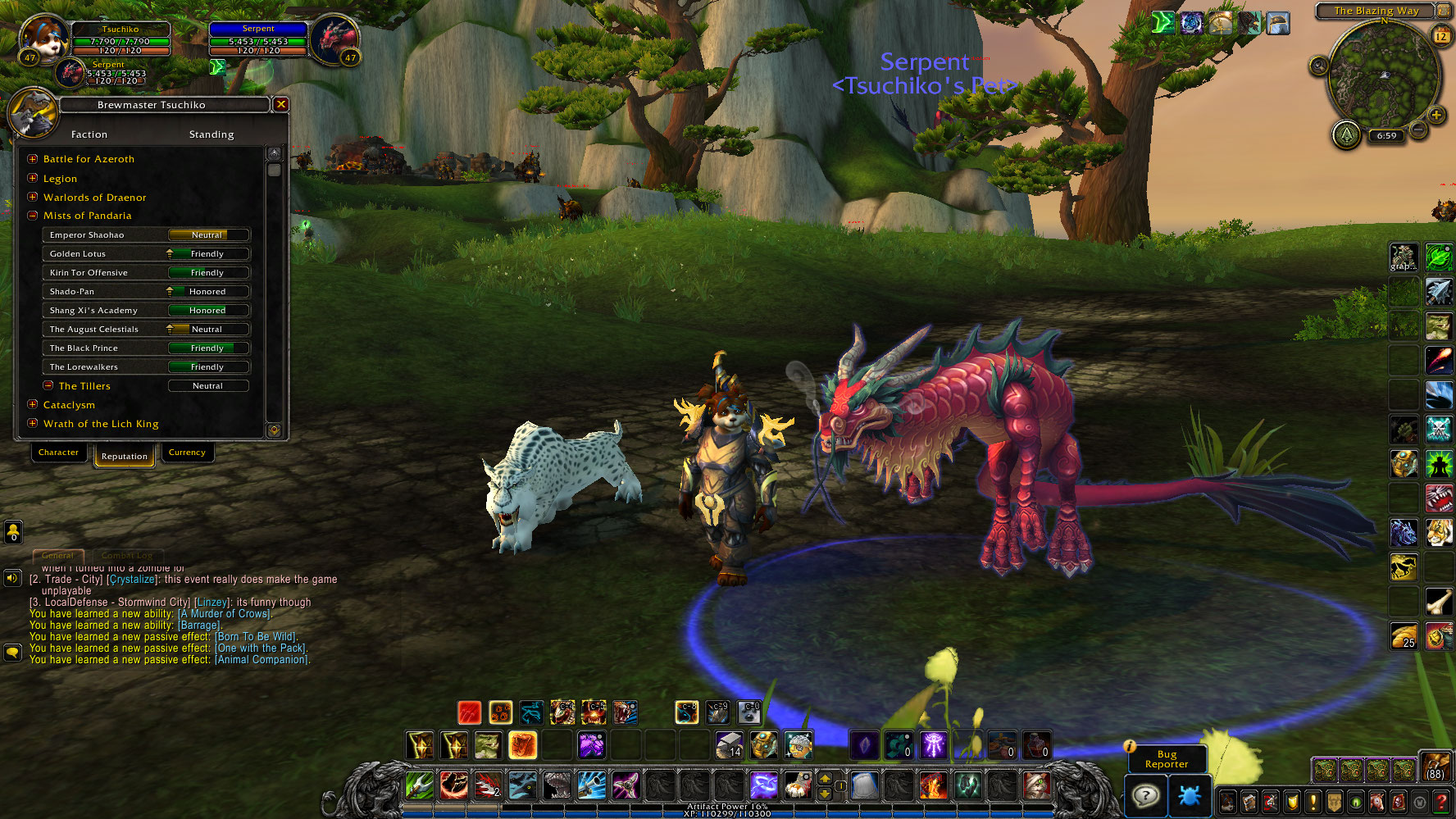This screenshot has width=1456, height=819.
Task: Open the help question mark button
Action: click(1145, 795)
